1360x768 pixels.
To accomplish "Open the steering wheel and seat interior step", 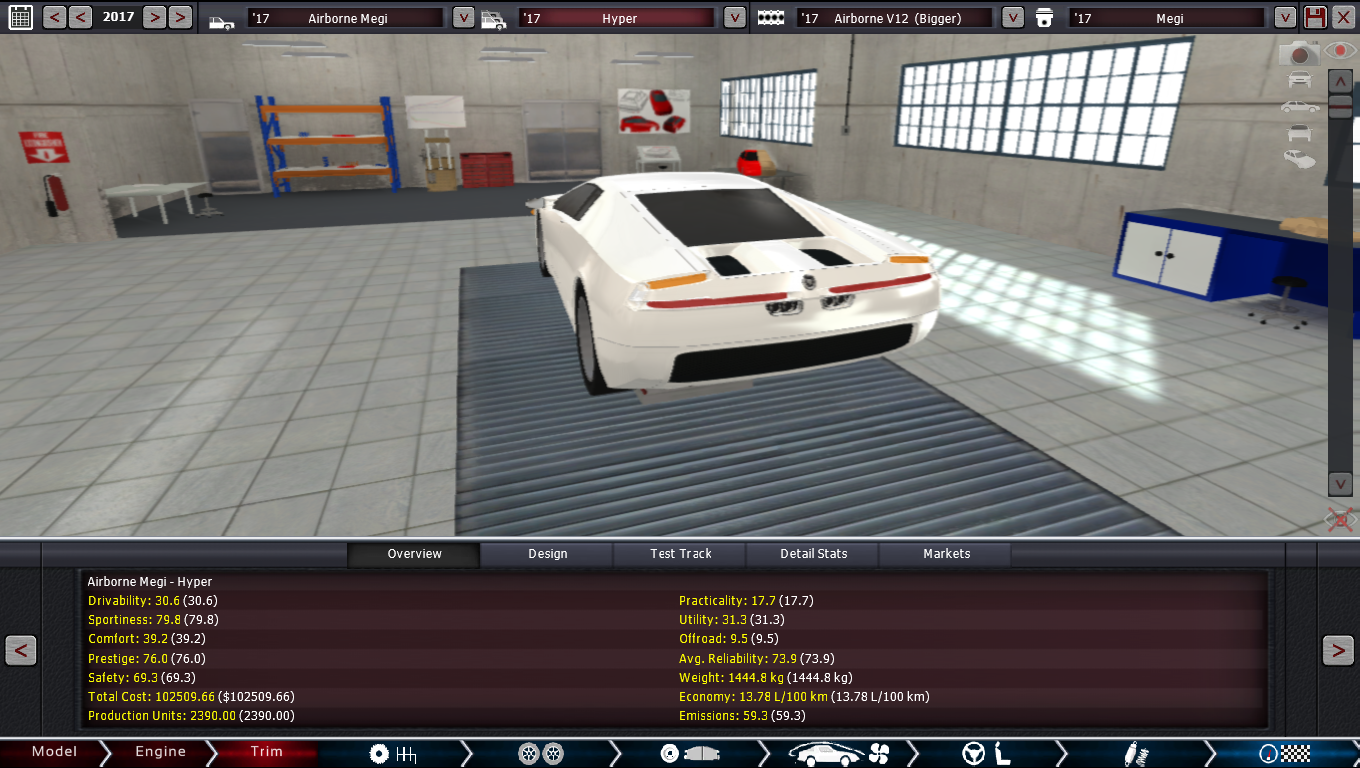I will click(986, 753).
